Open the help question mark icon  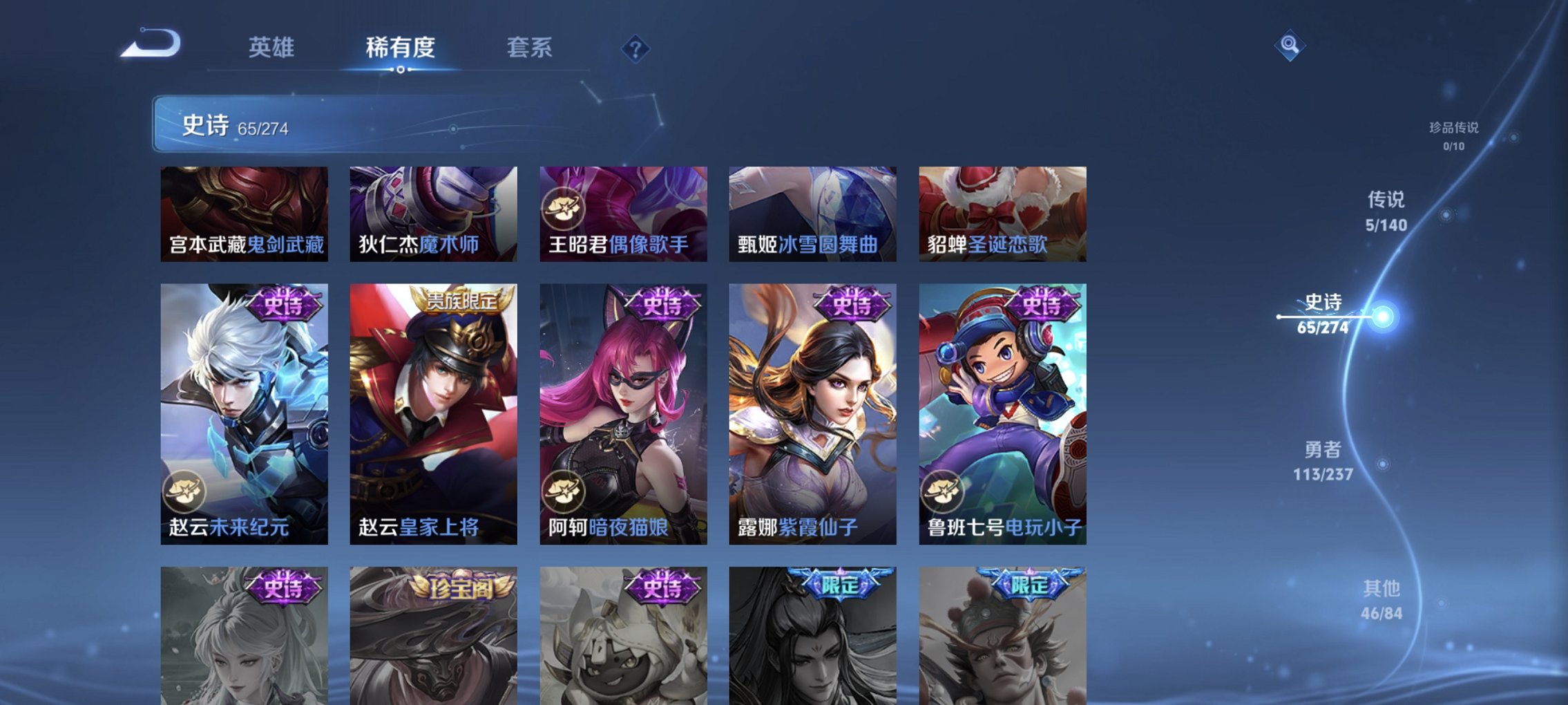[637, 48]
